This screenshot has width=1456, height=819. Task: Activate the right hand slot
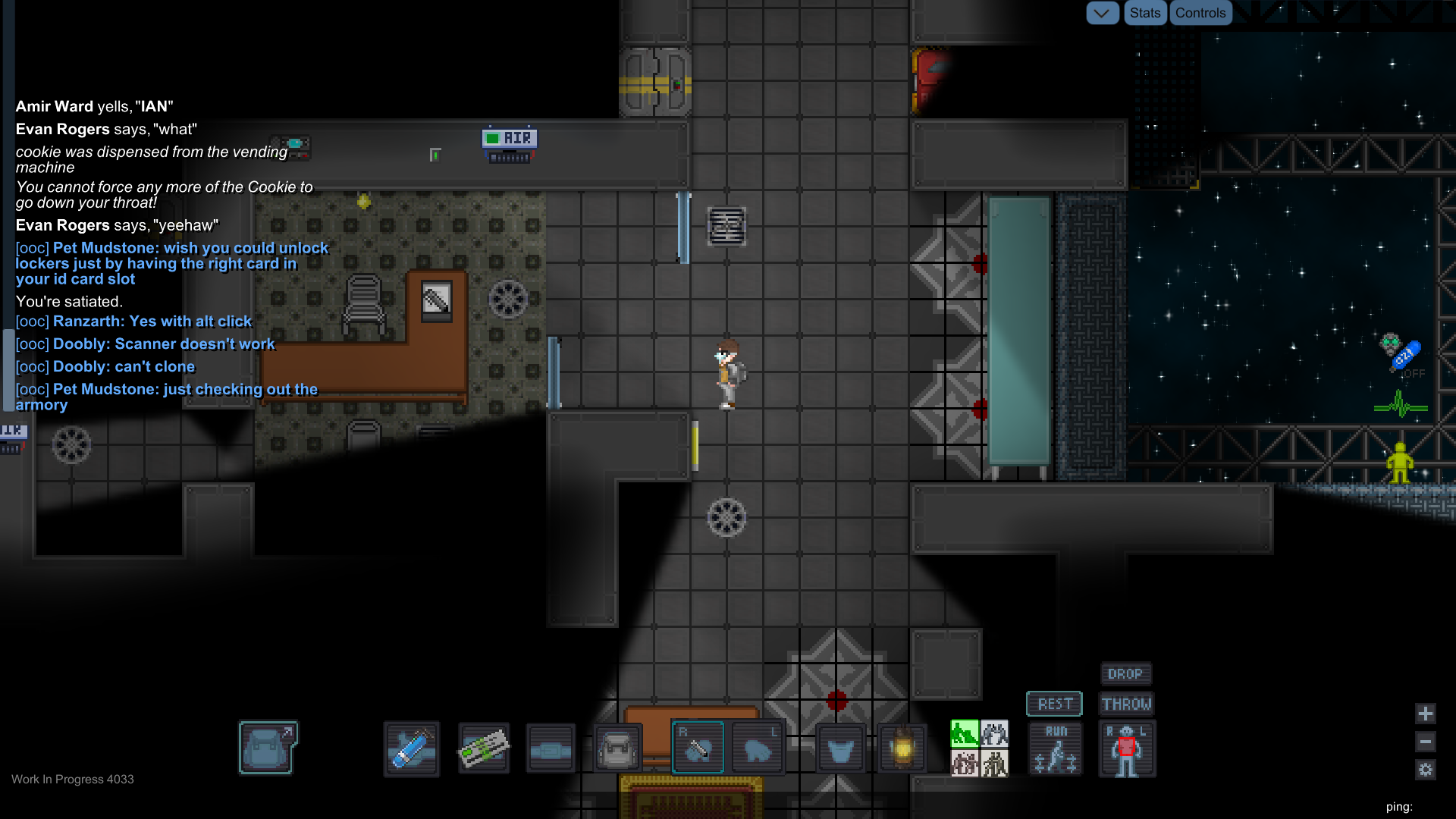click(x=698, y=748)
